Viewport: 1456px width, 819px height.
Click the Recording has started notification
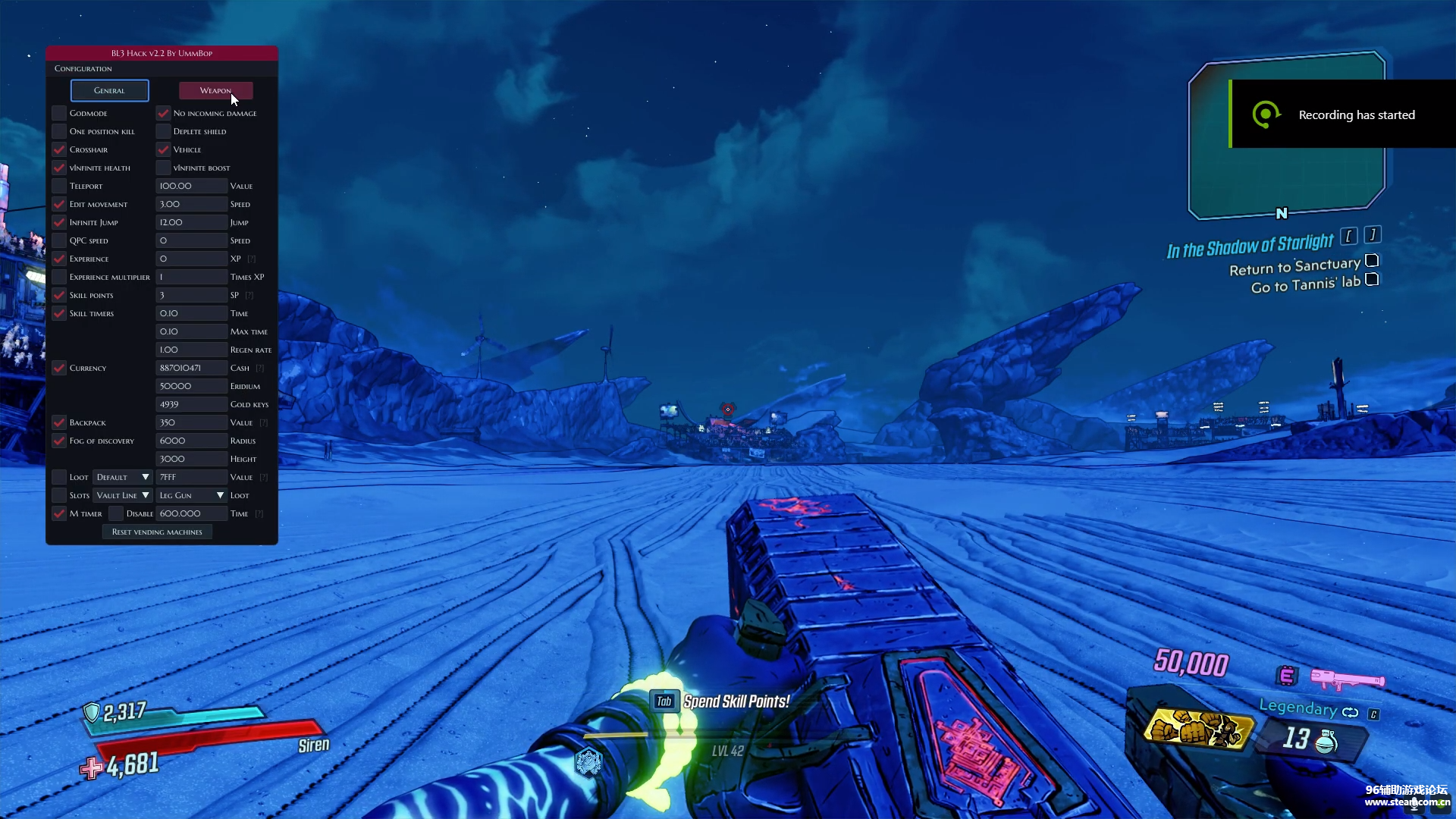[1342, 115]
